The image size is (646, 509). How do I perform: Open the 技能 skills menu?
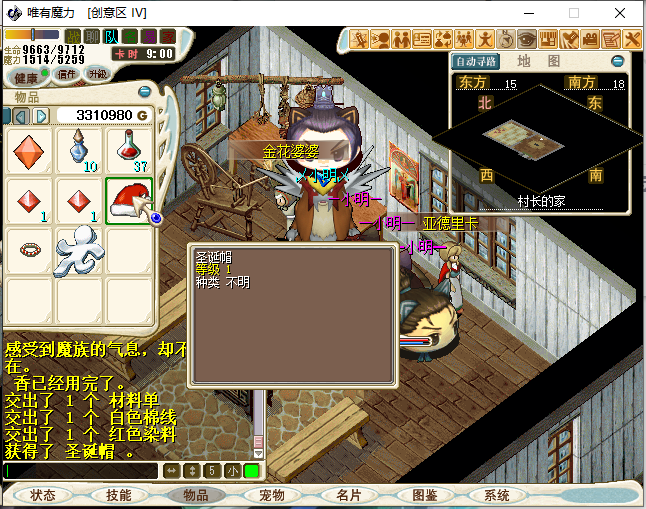[x=119, y=495]
